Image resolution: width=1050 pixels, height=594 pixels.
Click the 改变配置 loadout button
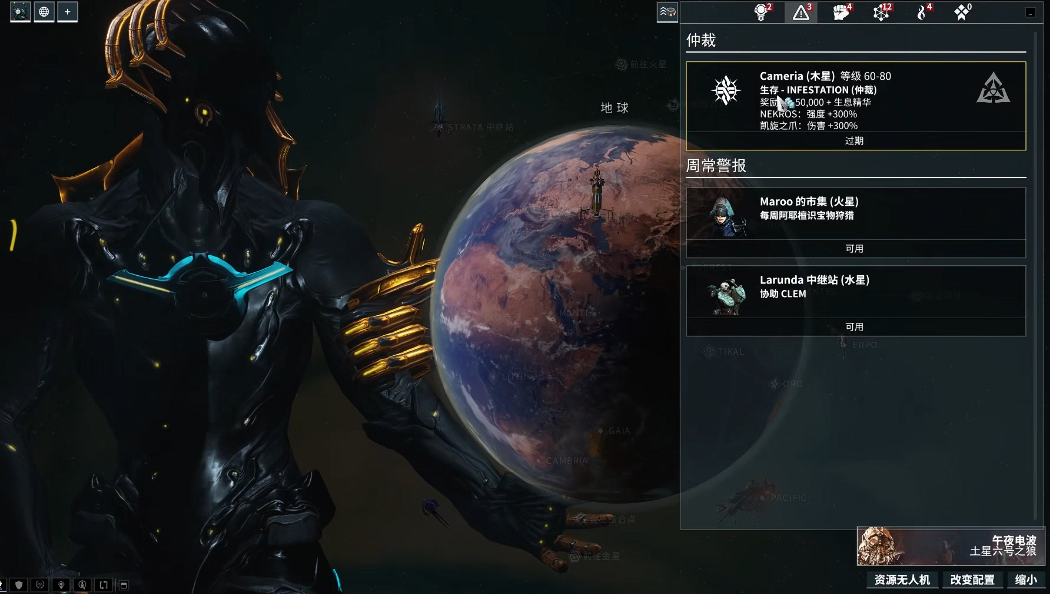point(972,580)
